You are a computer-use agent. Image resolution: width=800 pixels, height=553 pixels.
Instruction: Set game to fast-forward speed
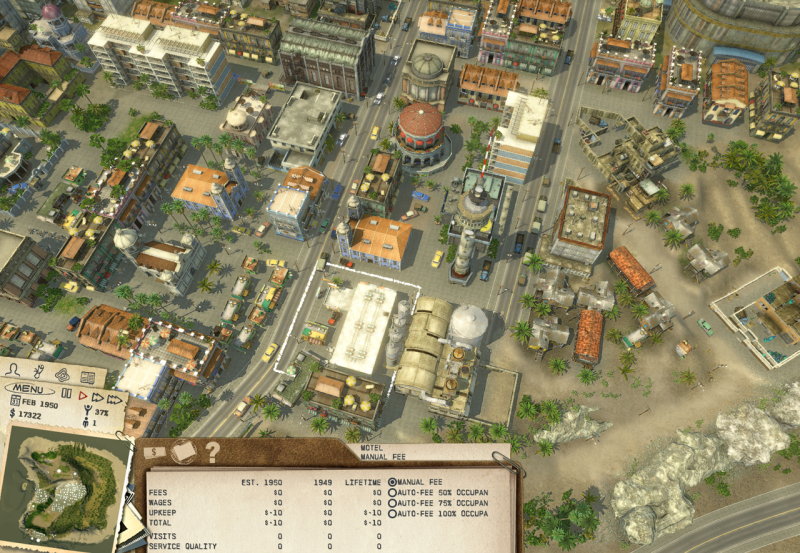pyautogui.click(x=97, y=396)
